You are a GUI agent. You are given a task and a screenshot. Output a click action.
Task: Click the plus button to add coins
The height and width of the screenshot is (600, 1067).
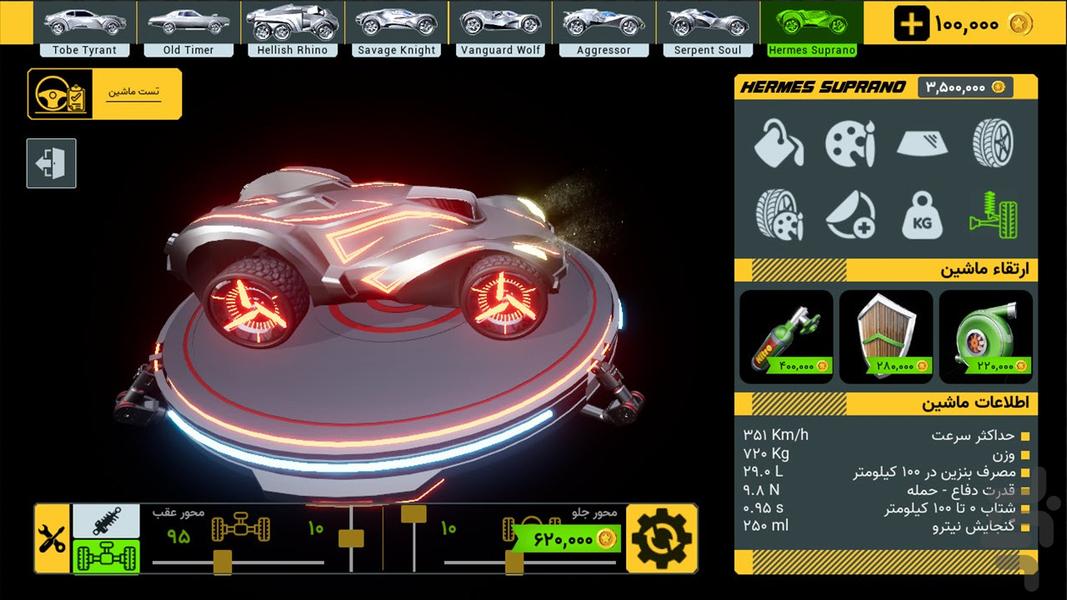911,24
